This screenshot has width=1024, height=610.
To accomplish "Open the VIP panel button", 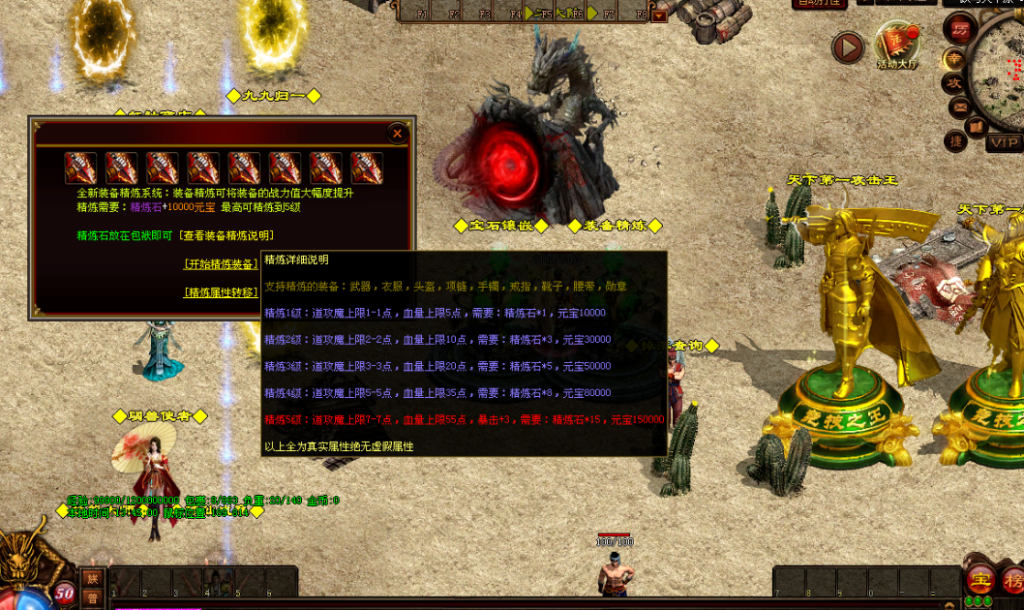I will pos(1004,142).
